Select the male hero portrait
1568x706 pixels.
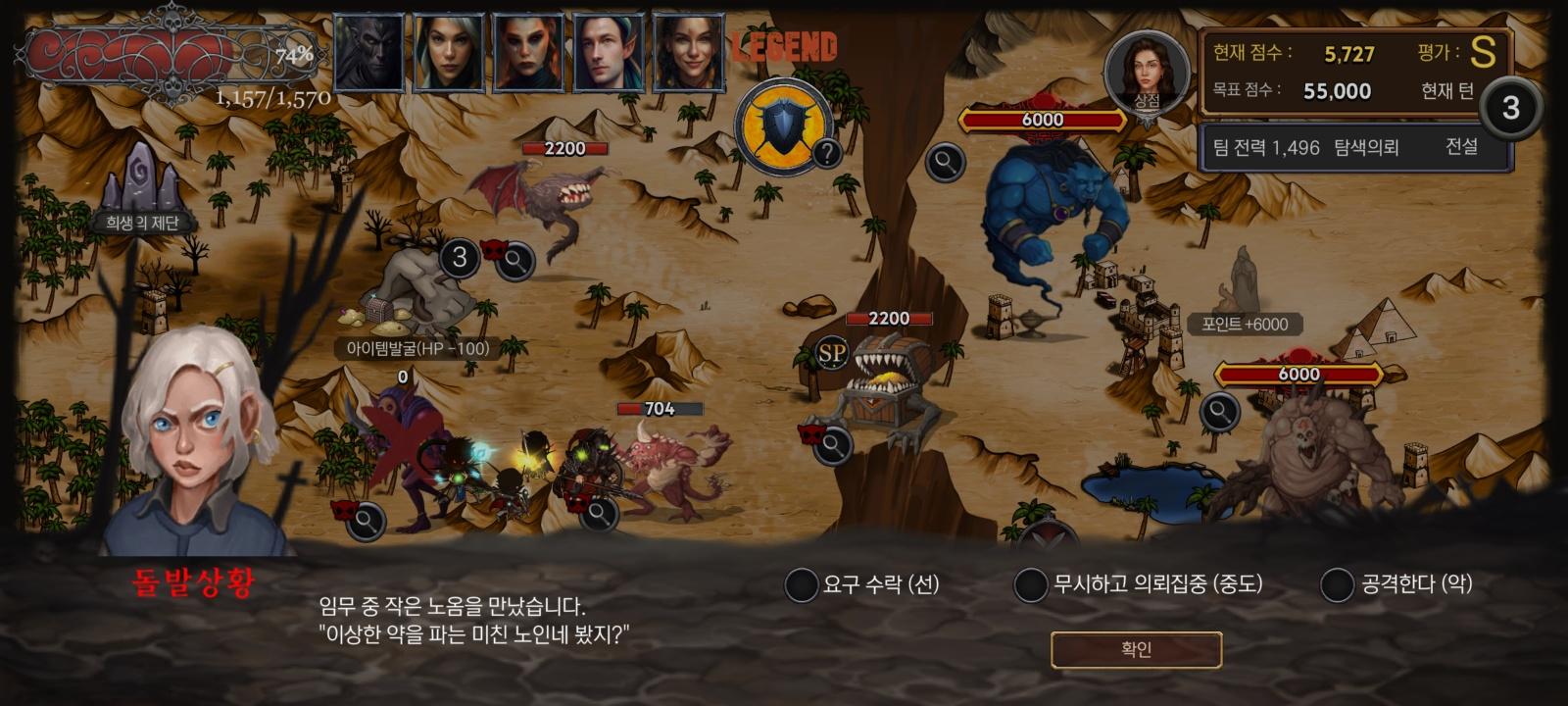[x=609, y=52]
